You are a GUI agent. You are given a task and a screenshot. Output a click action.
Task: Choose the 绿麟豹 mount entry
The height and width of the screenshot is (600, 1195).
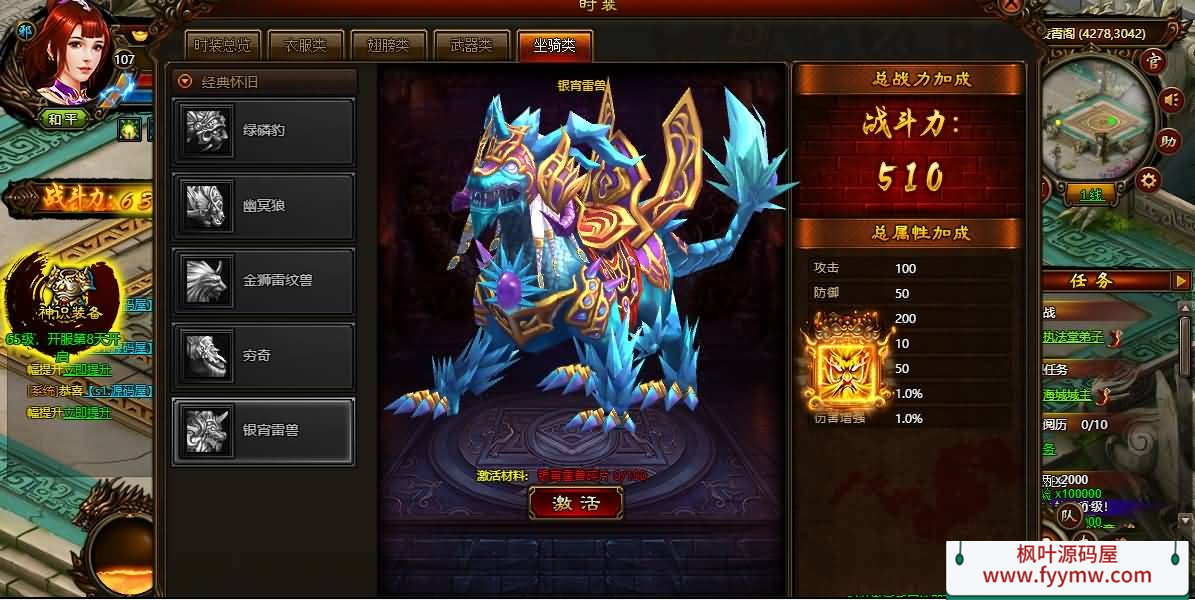click(x=264, y=130)
